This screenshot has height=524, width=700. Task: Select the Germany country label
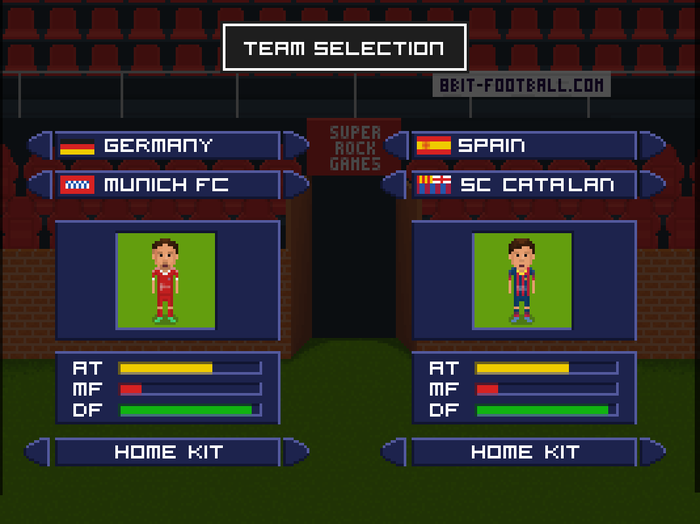pyautogui.click(x=167, y=146)
